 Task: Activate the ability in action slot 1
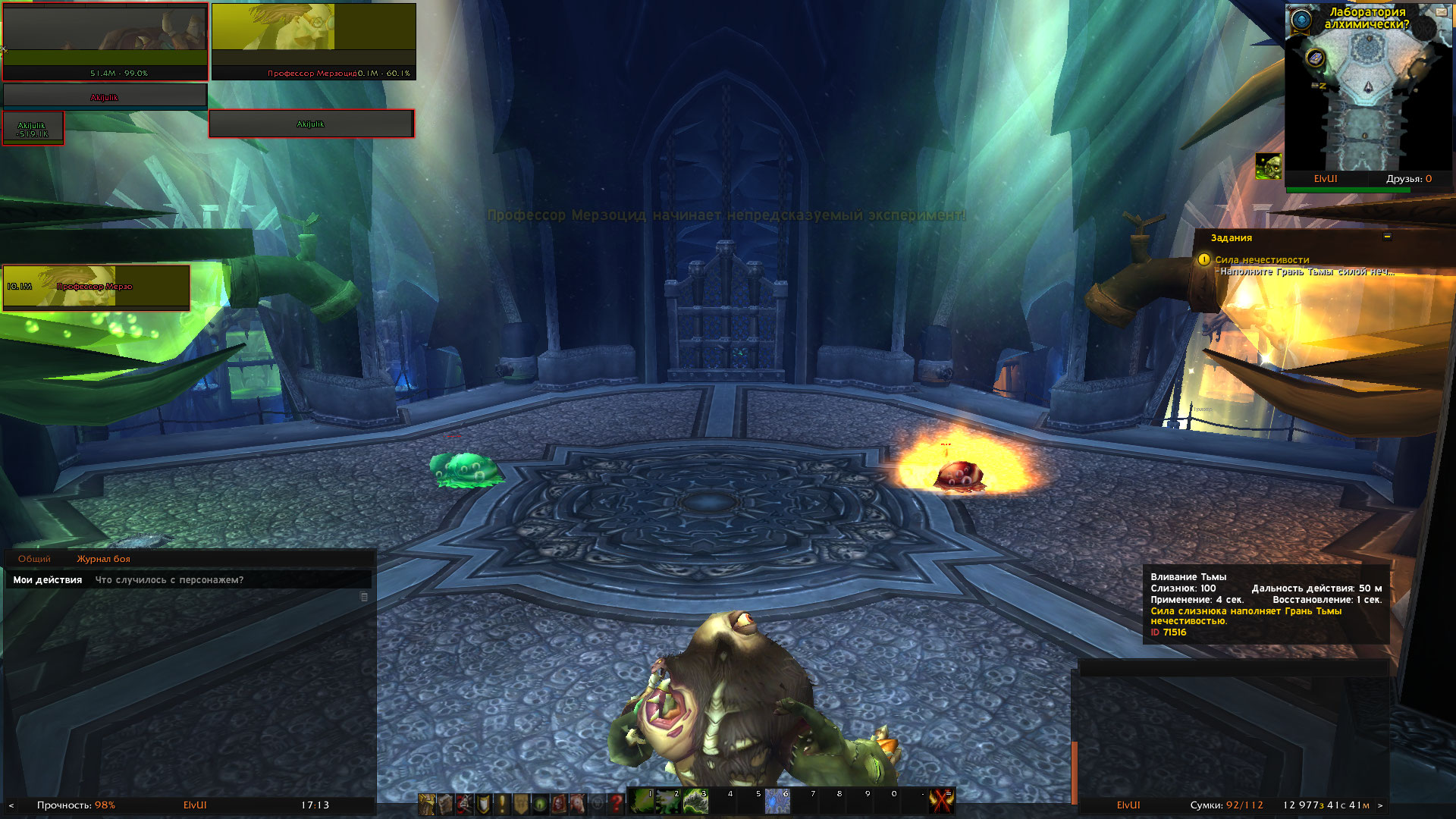[x=642, y=801]
